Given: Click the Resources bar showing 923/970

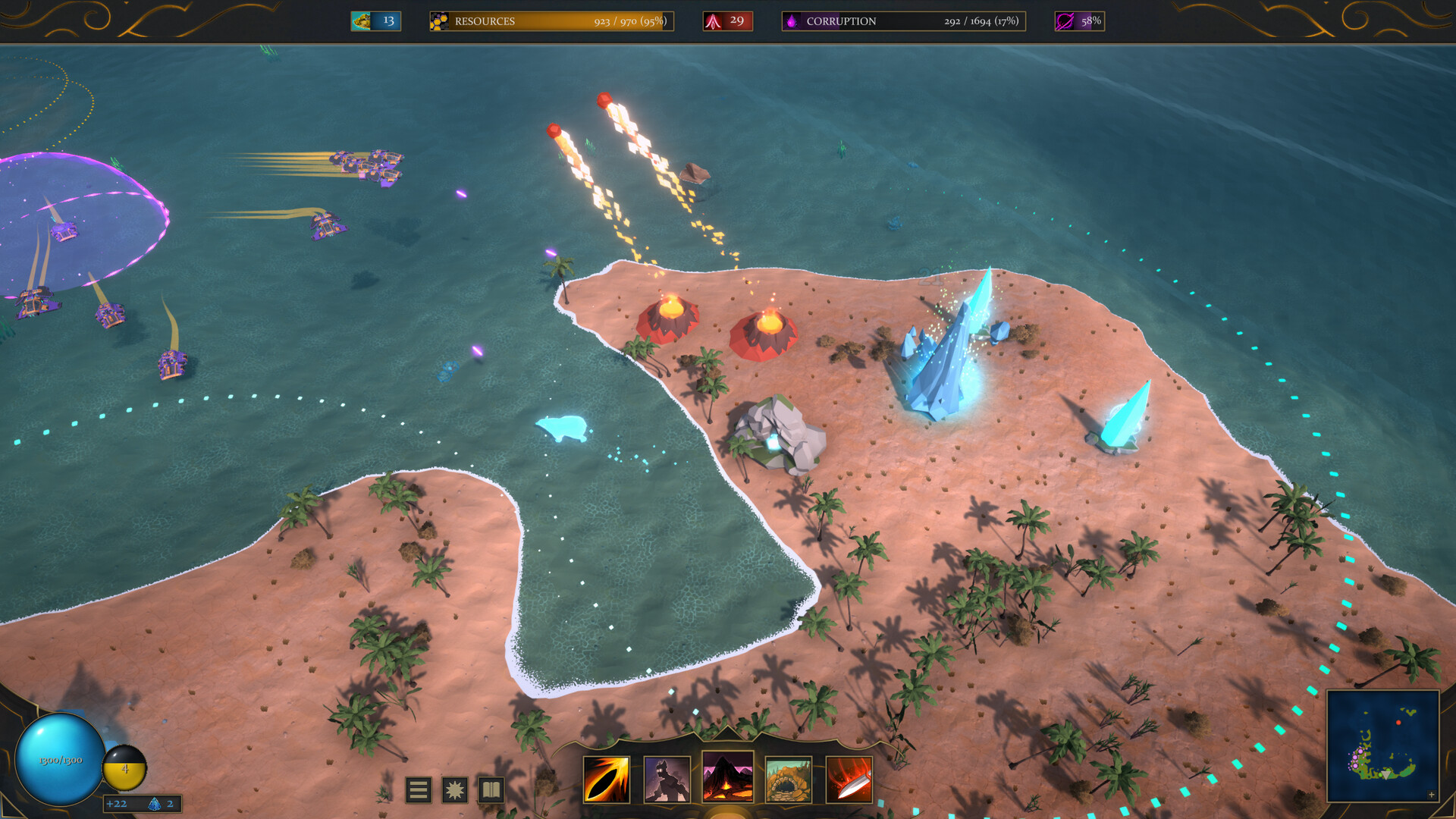Looking at the screenshot, I should click(x=550, y=21).
